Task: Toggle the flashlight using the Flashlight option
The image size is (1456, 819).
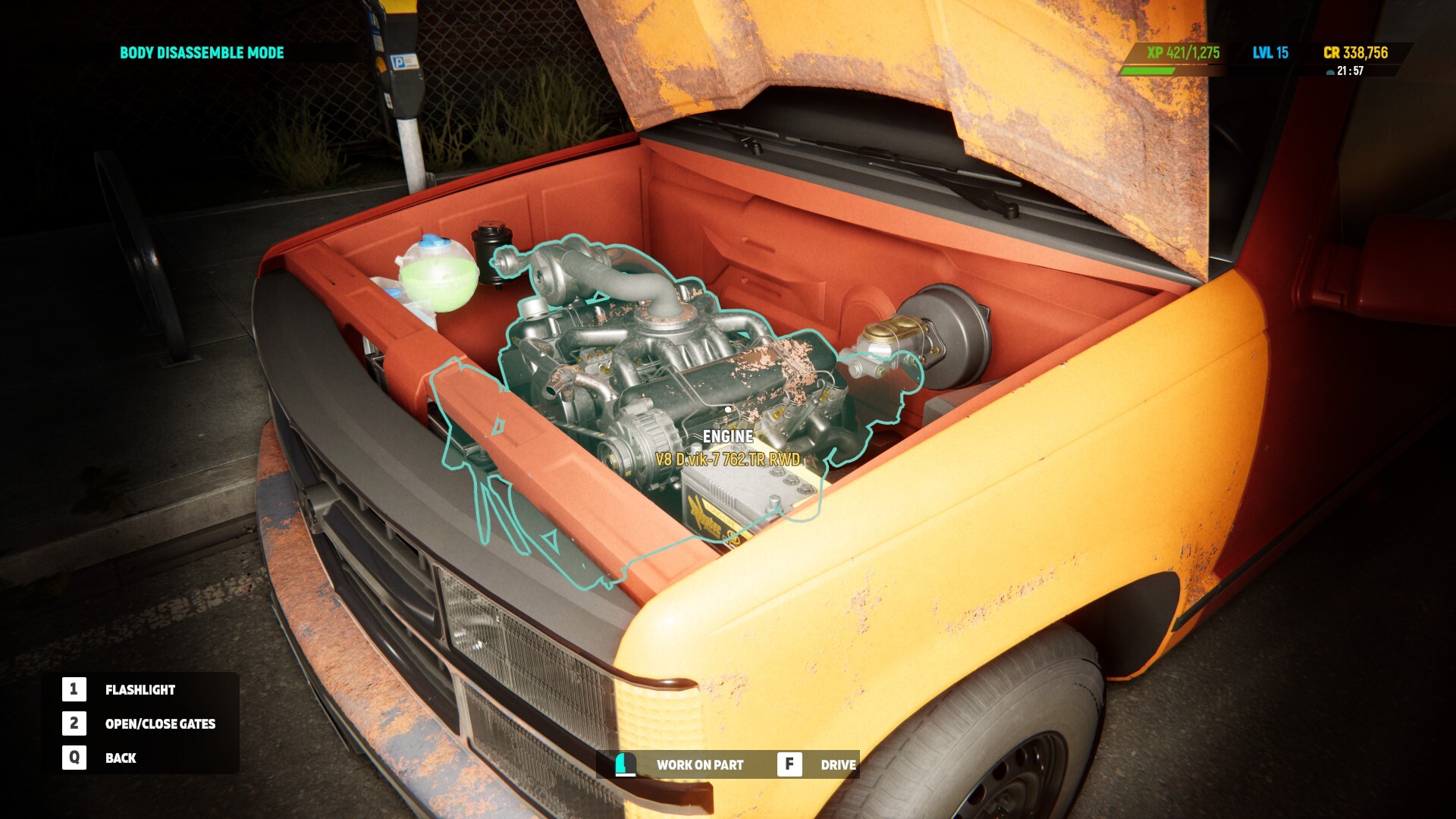Action: point(140,689)
